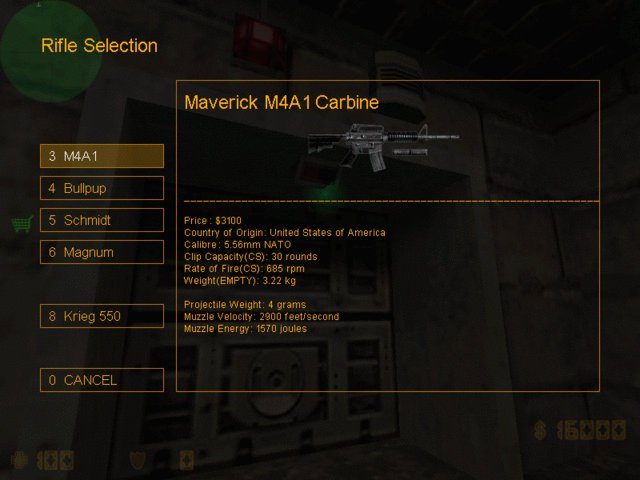Choose the Bullpup rifle
This screenshot has height=480, width=640.
(101, 188)
